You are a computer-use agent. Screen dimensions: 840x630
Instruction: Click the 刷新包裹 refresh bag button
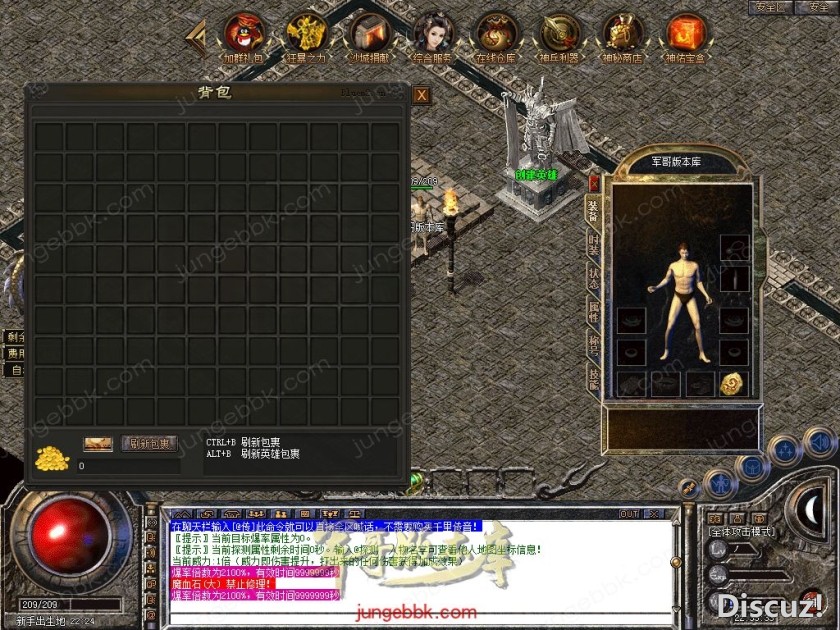pos(149,443)
